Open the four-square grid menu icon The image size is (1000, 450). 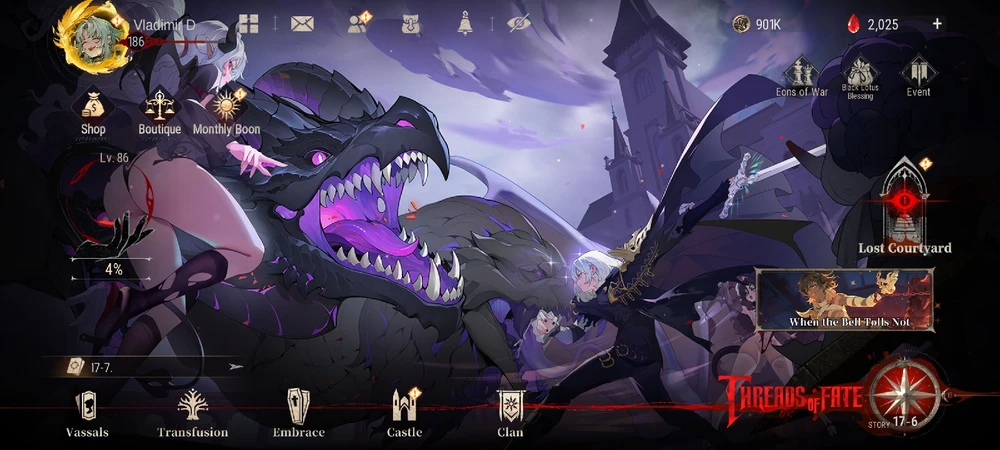[248, 25]
